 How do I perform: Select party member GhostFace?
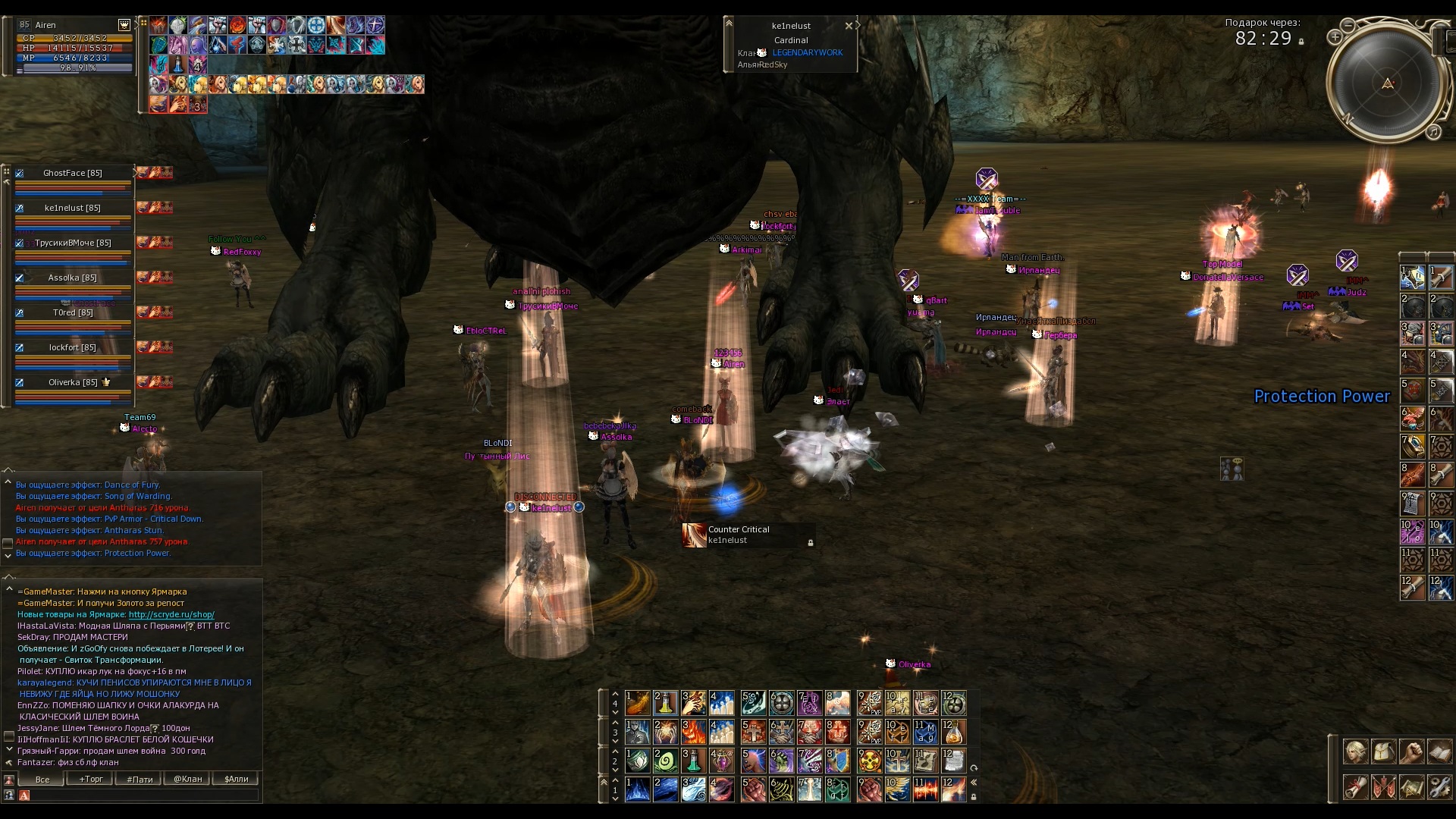(73, 174)
